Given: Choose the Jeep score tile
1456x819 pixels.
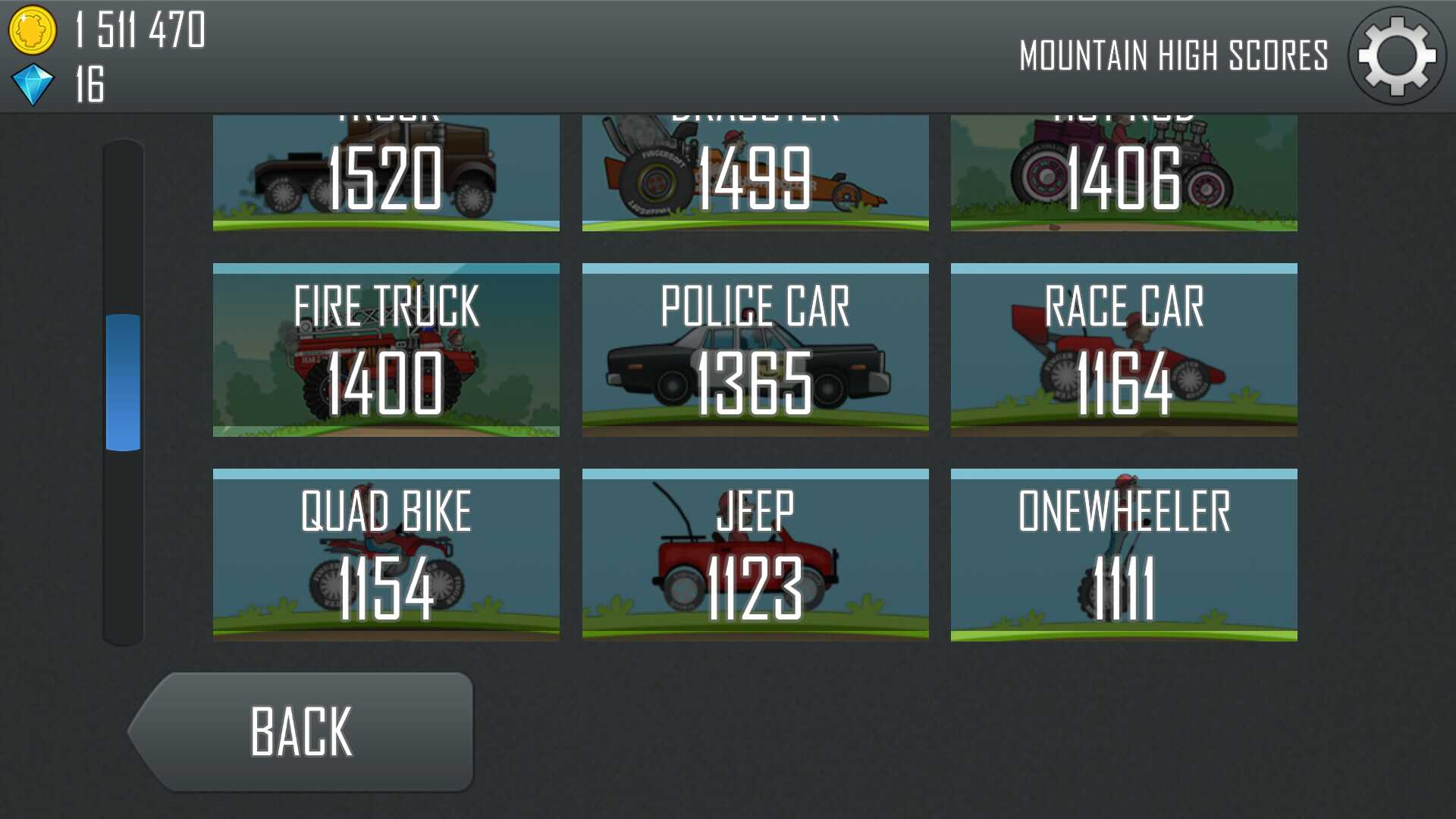Looking at the screenshot, I should coord(755,555).
